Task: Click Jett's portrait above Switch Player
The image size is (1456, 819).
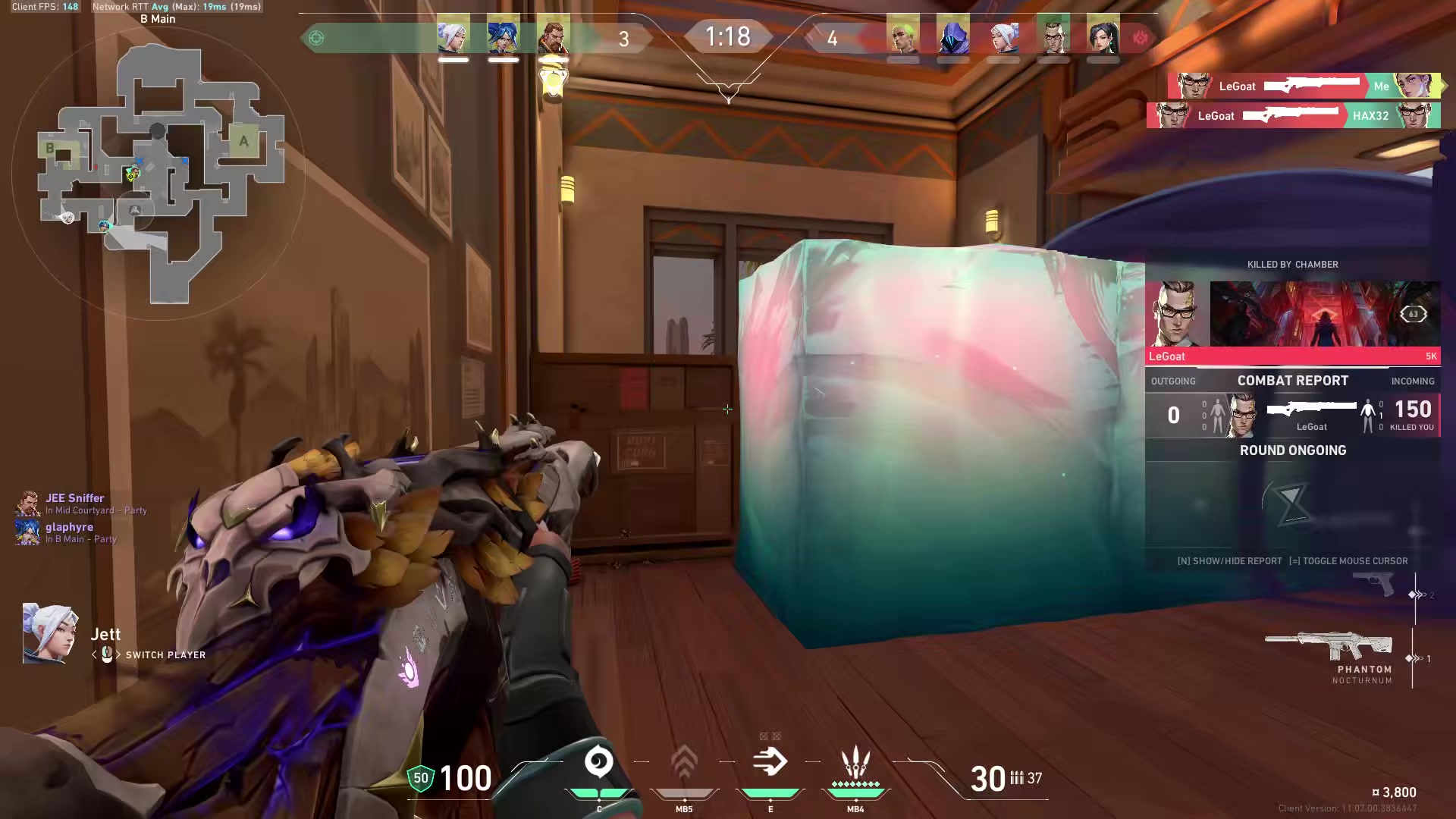Action: (48, 634)
